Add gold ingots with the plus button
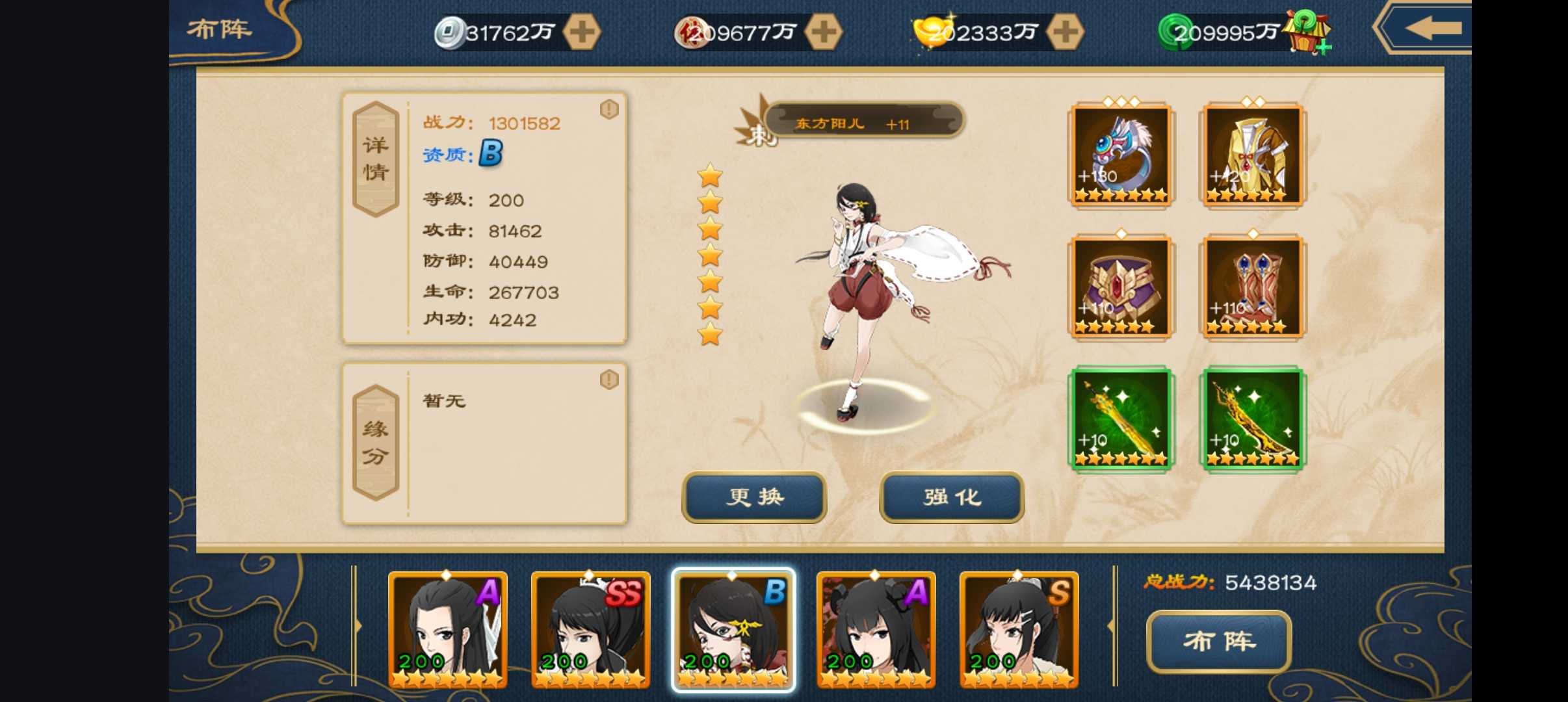Image resolution: width=1568 pixels, height=702 pixels. (1065, 32)
